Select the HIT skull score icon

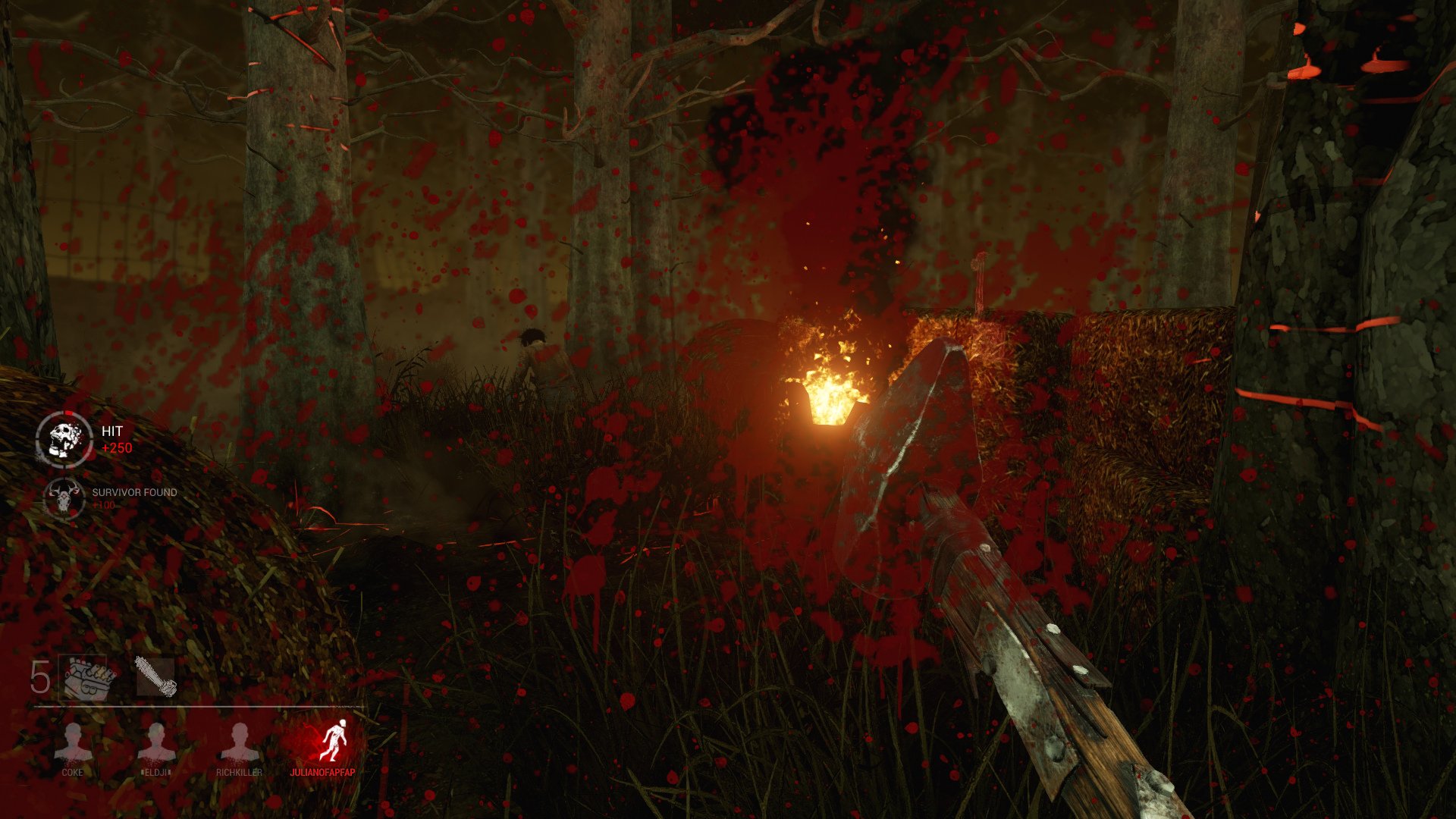point(65,438)
